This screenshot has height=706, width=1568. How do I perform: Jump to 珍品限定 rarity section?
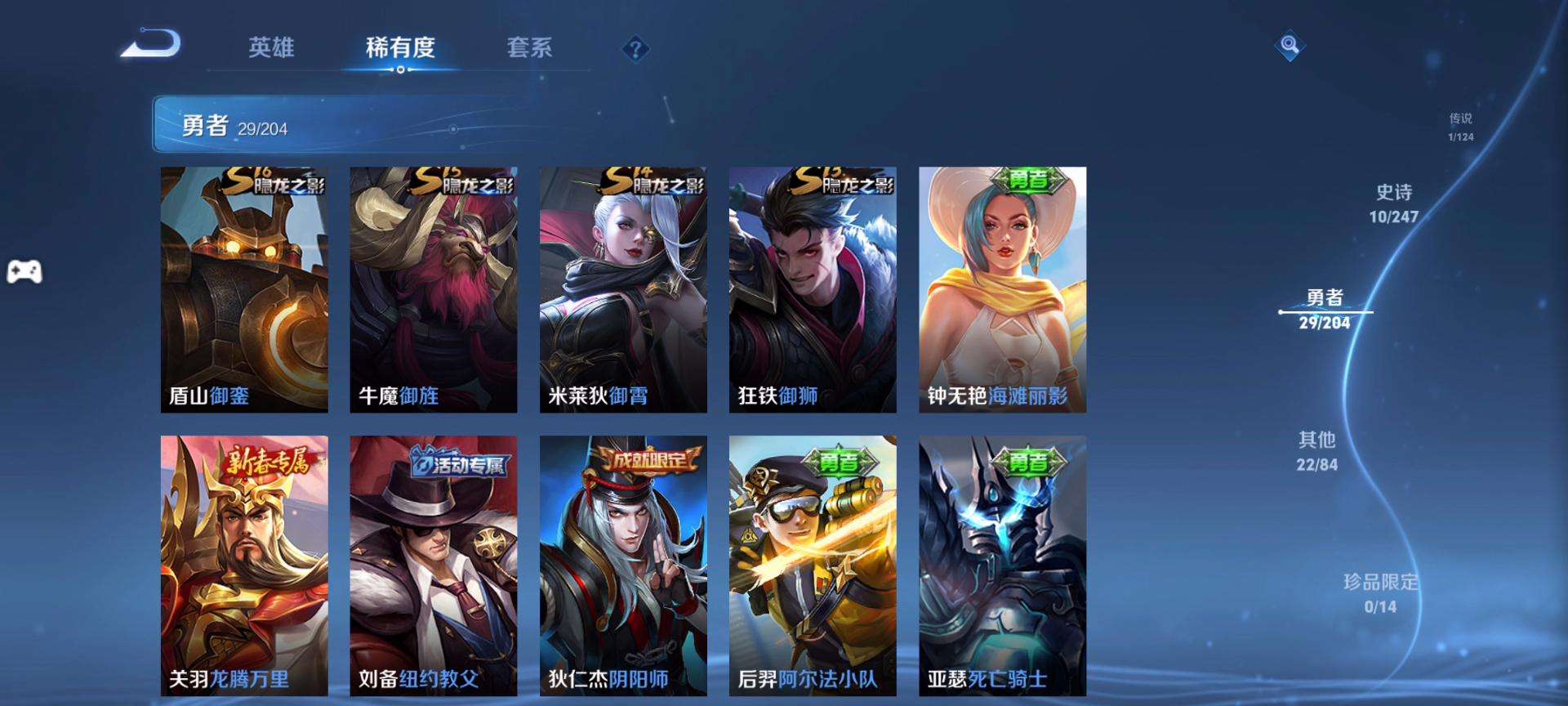pyautogui.click(x=1380, y=593)
